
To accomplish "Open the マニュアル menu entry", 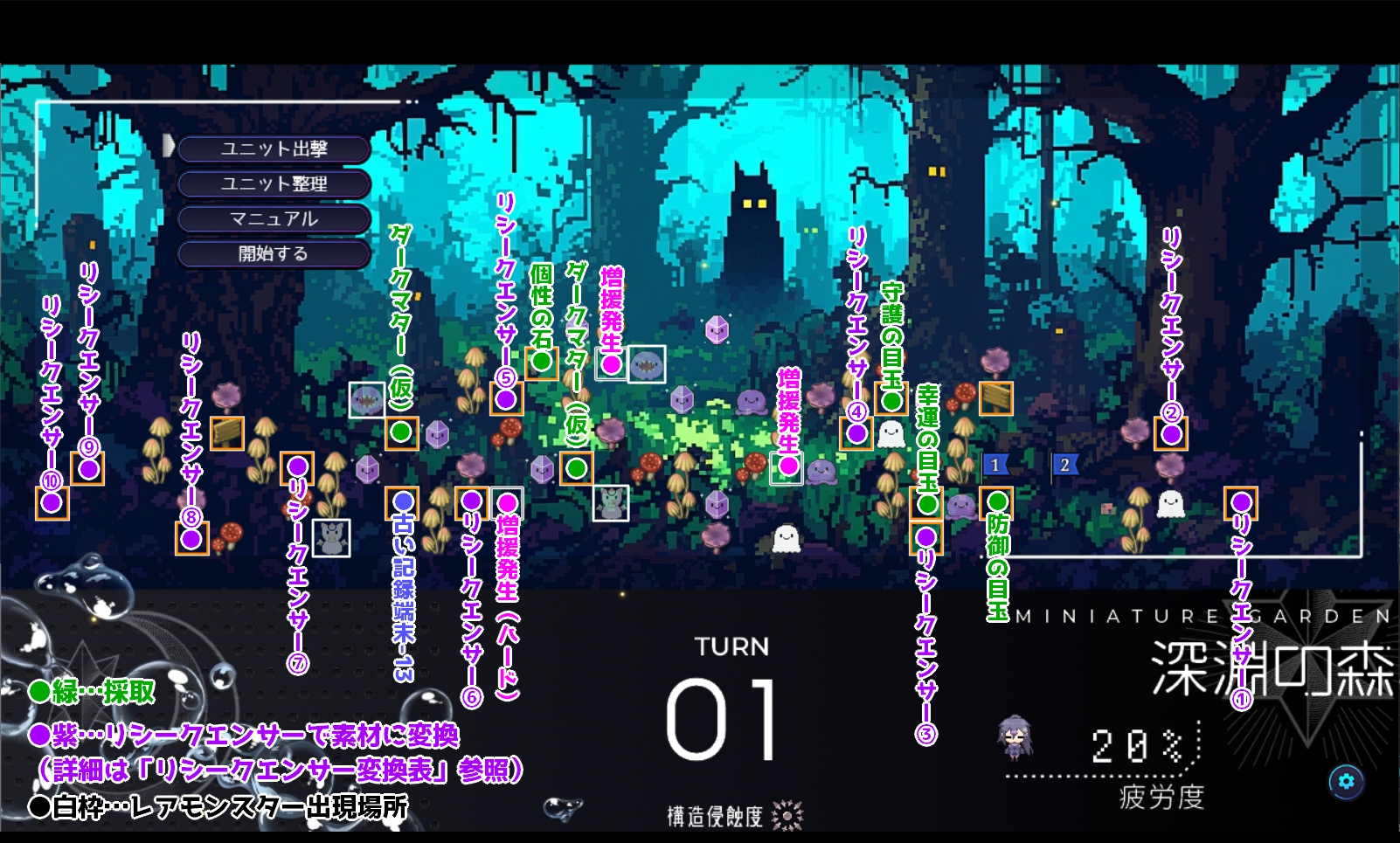I will [x=274, y=219].
